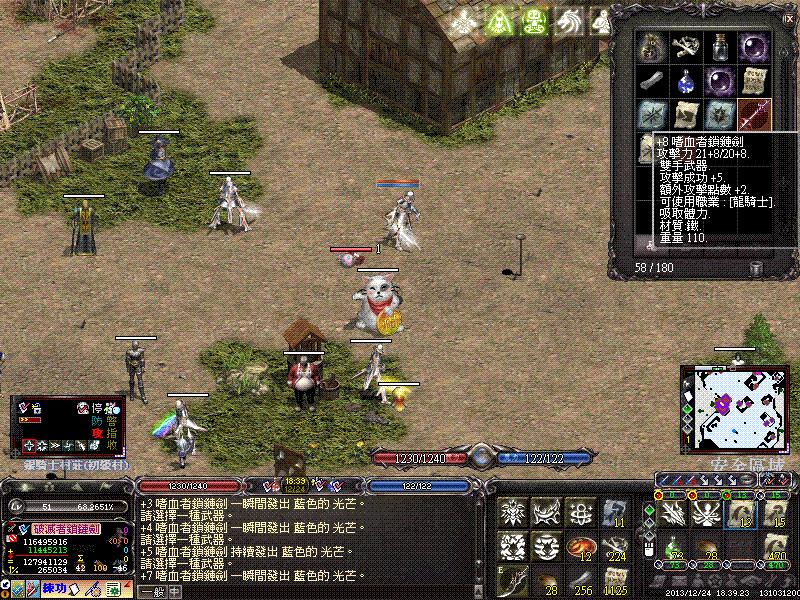Select the +8 chain sword inventory slot
The height and width of the screenshot is (600, 800).
pos(753,113)
